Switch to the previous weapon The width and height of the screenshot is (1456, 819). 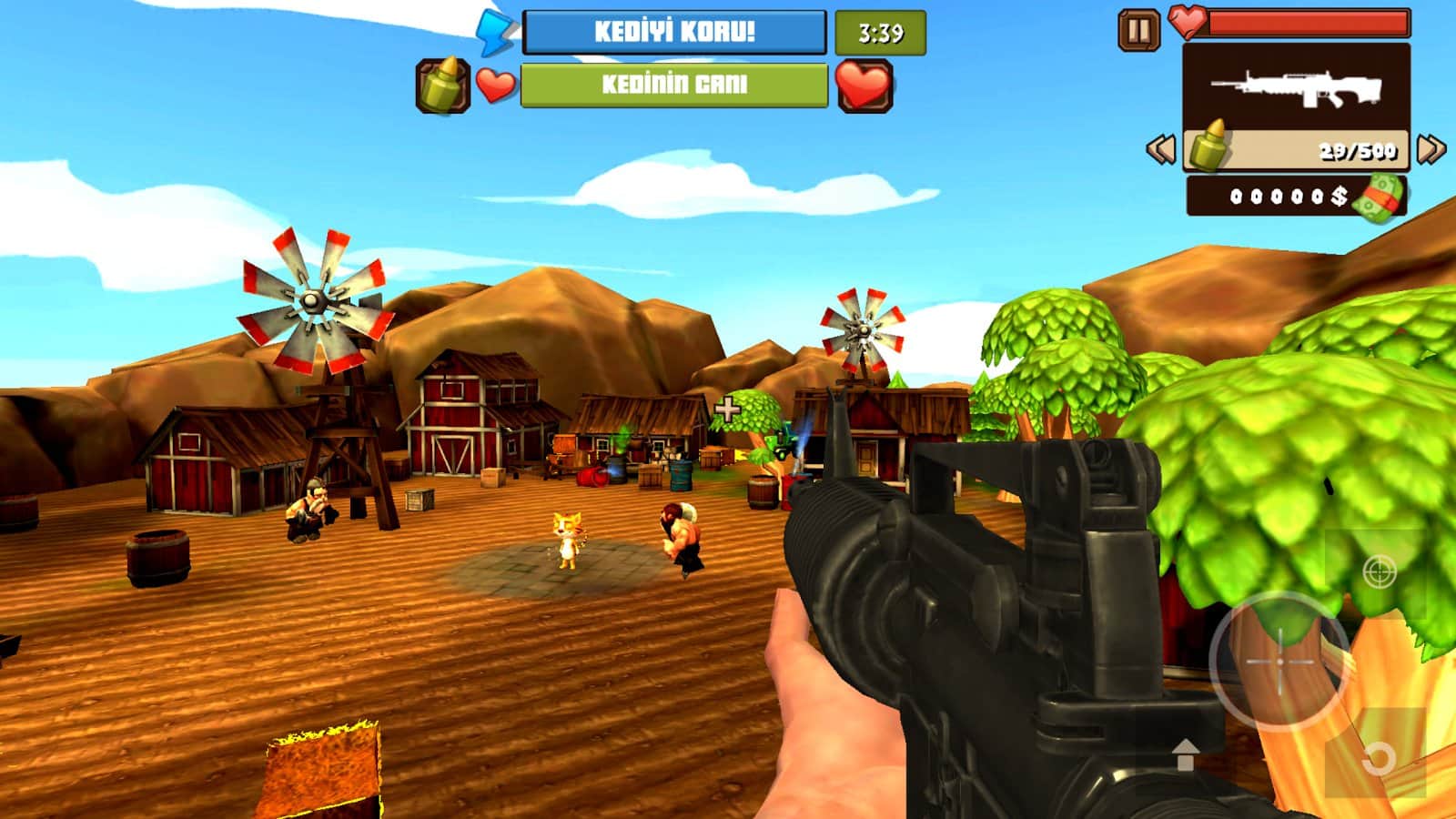pos(1160,149)
